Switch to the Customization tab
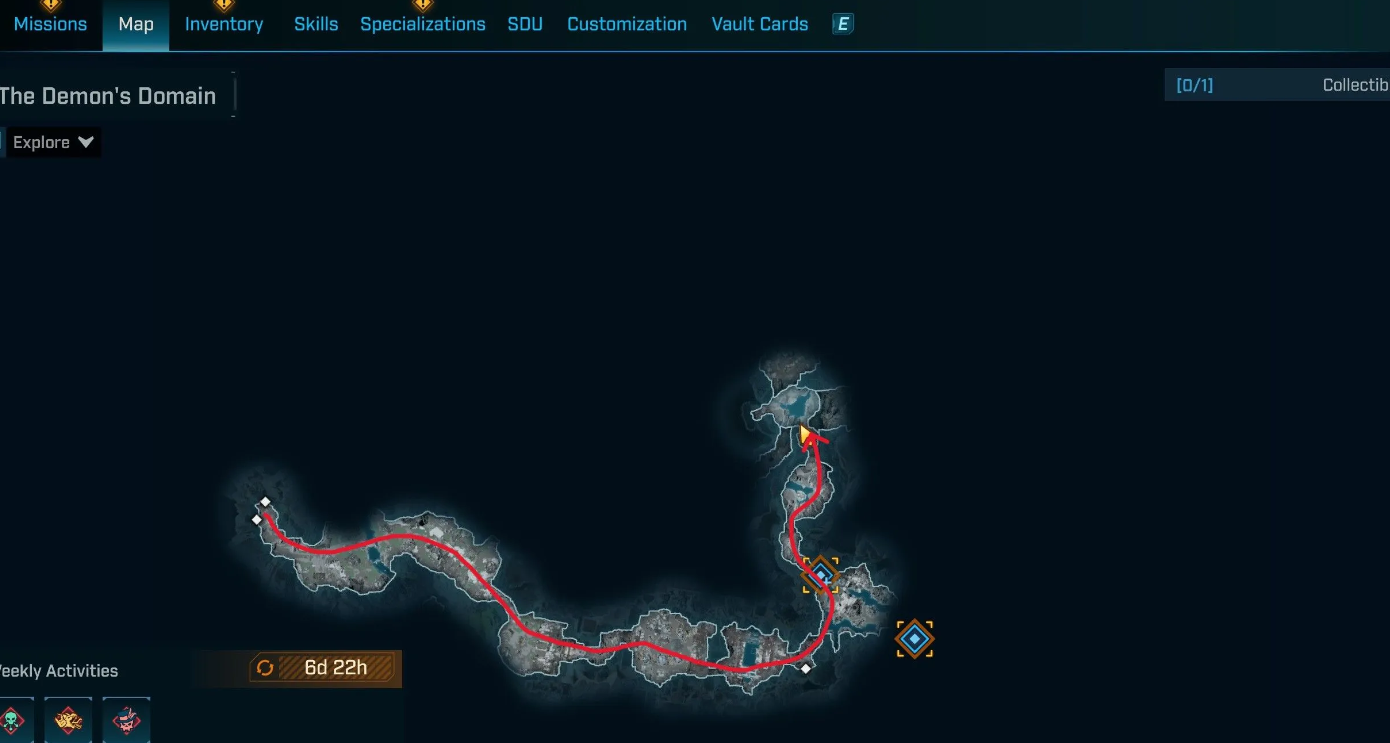Screen dimensions: 1390x743 point(627,24)
